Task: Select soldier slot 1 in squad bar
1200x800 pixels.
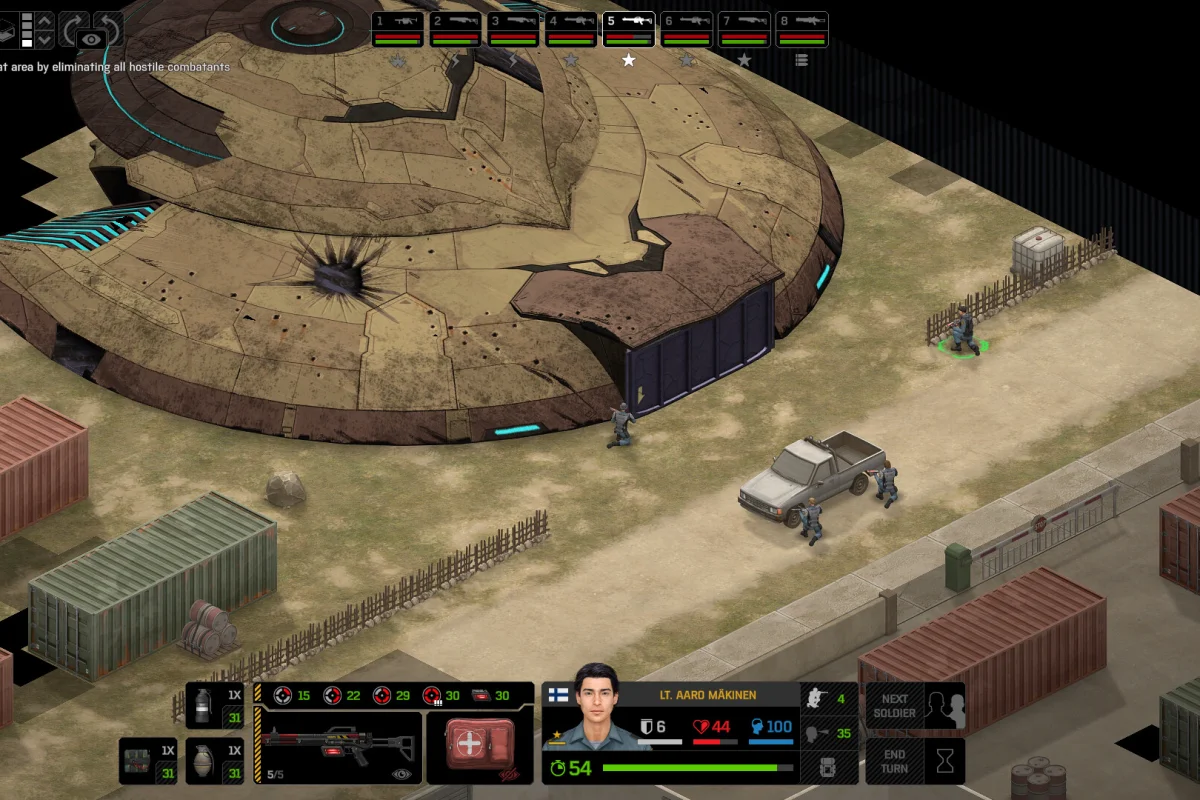Action: (x=398, y=29)
